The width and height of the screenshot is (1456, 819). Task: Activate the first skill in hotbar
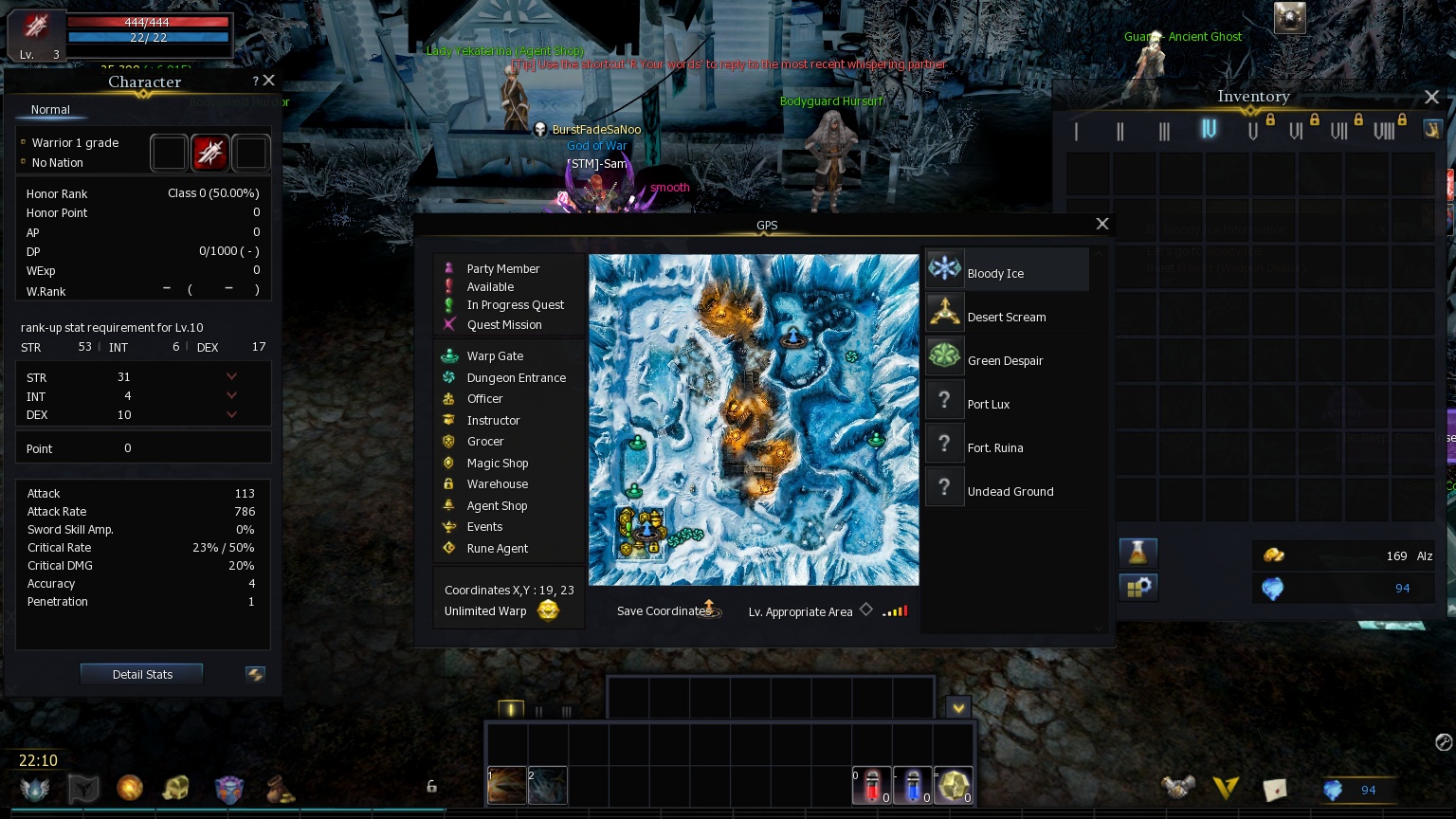[507, 785]
